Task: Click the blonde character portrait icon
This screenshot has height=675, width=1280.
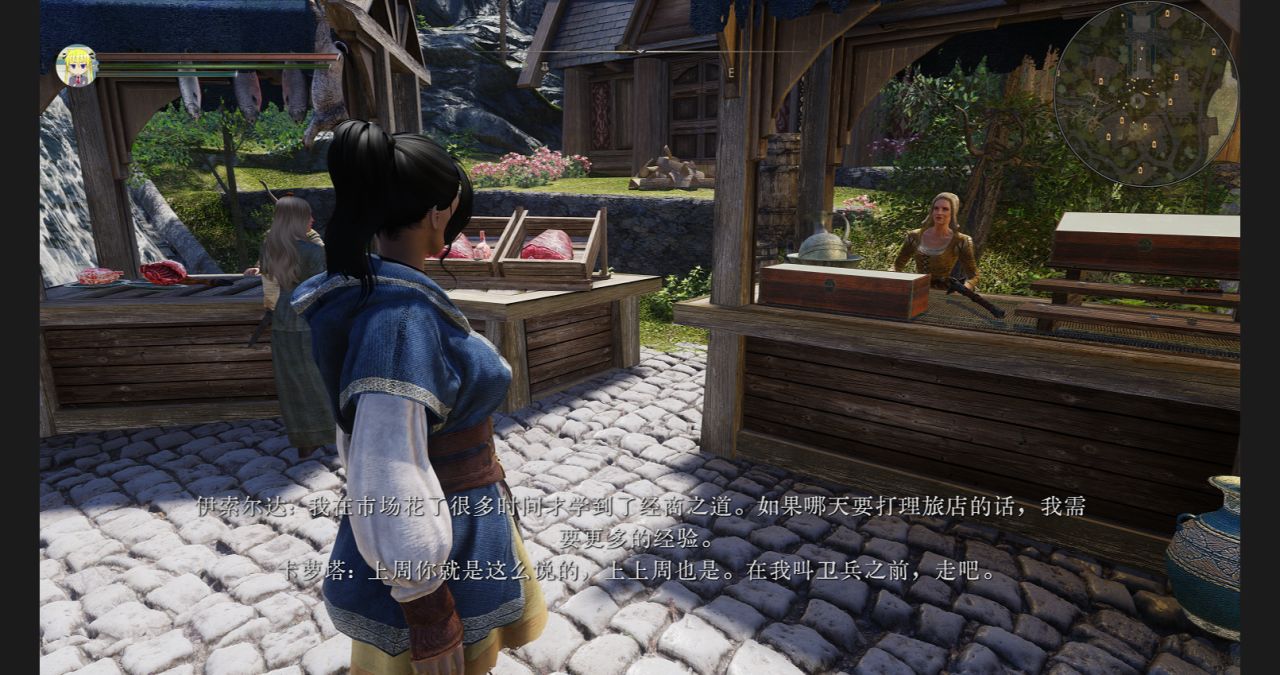Action: tap(76, 66)
